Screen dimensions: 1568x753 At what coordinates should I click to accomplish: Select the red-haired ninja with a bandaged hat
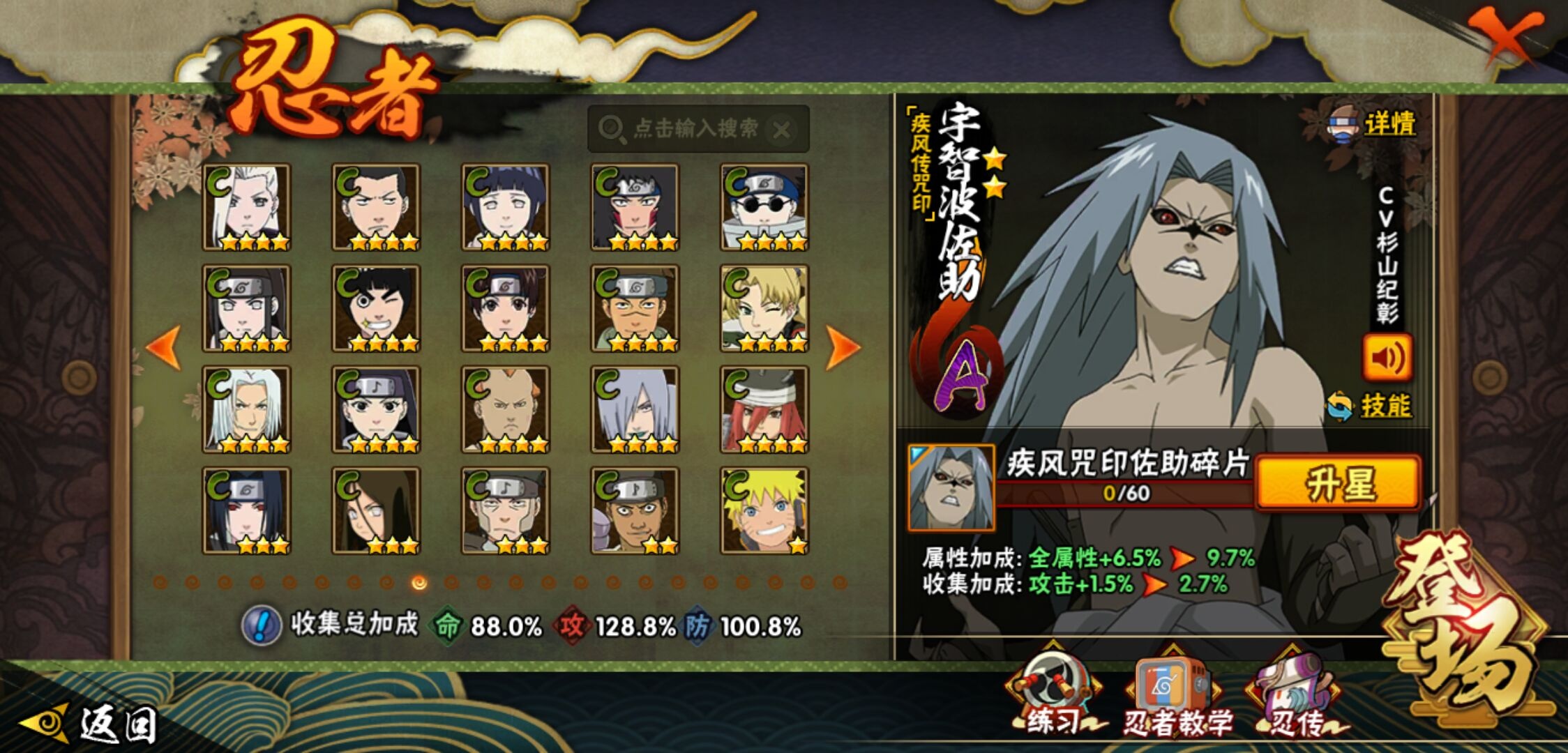point(764,410)
